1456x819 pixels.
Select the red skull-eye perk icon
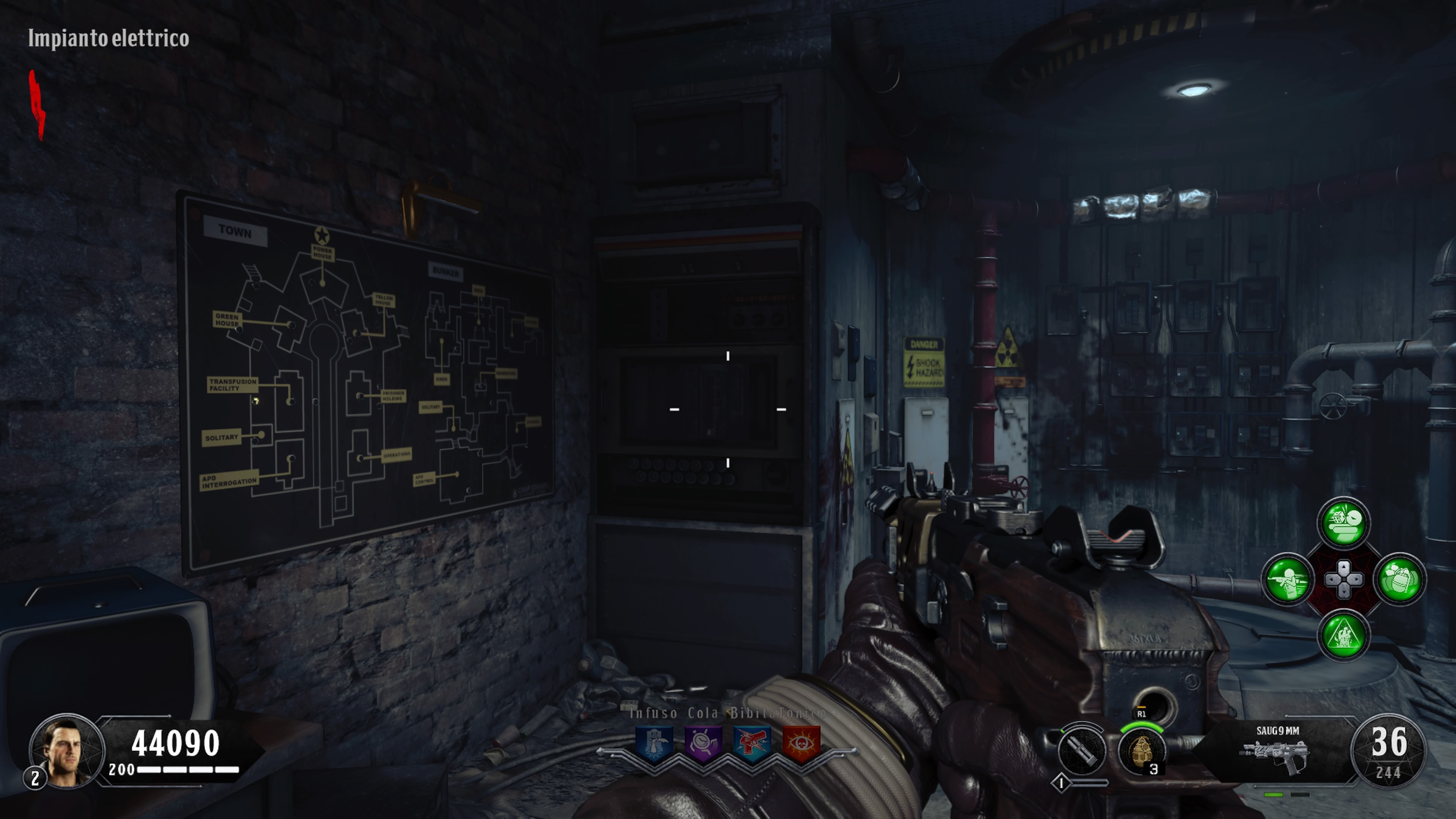(801, 744)
